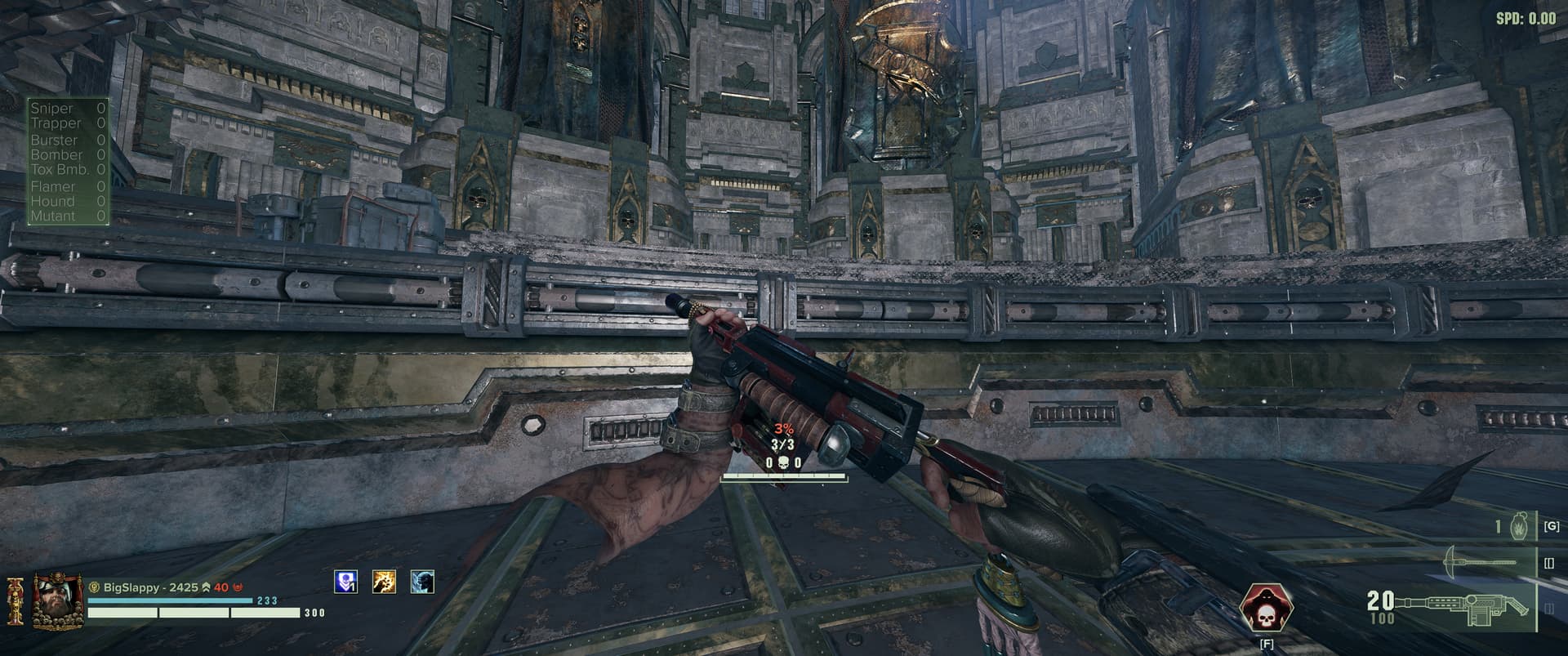
Task: Activate the red skull combat ability icon
Action: [1265, 608]
